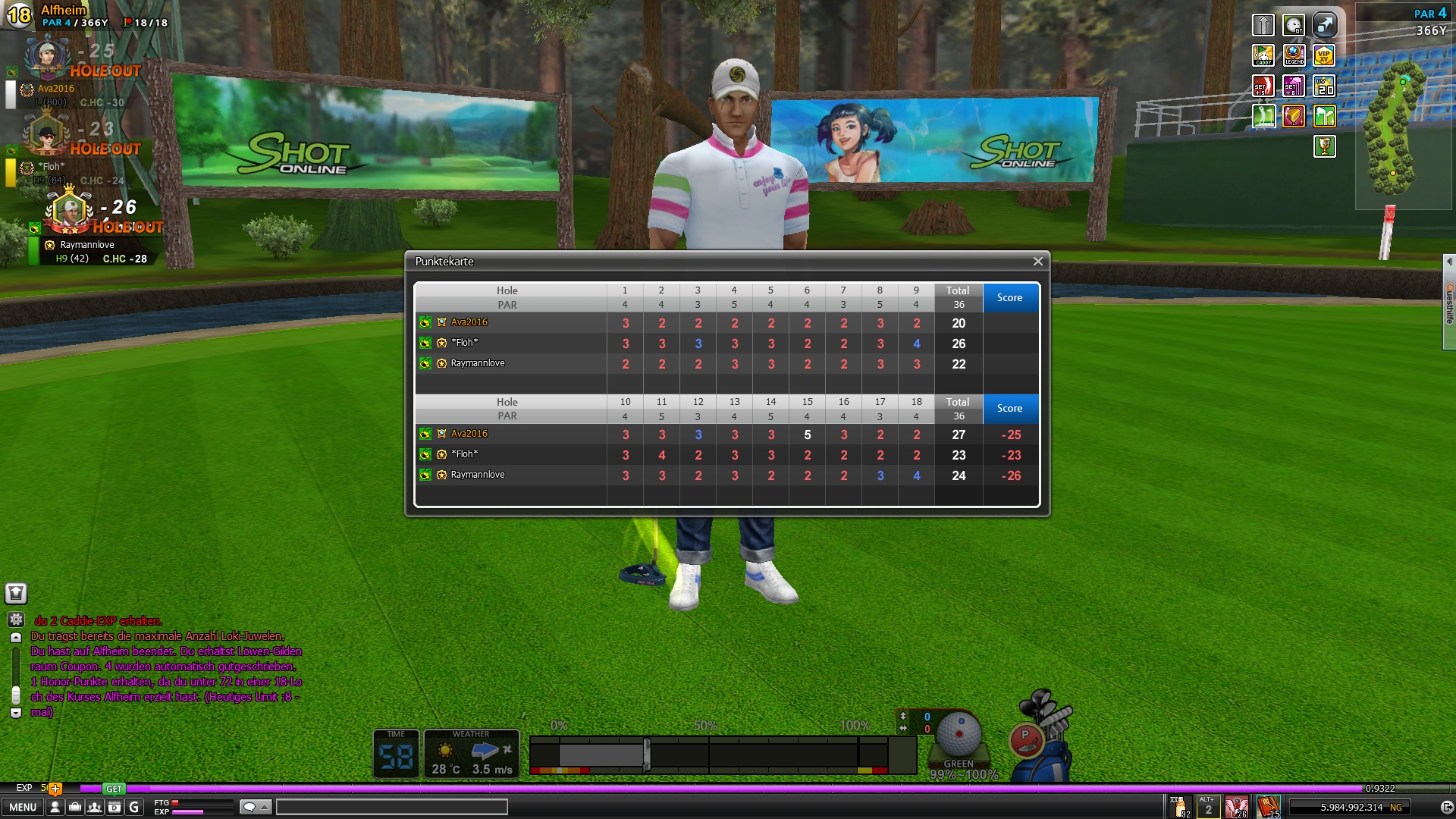
Task: Click the golden trophy cup icon
Action: click(1324, 146)
